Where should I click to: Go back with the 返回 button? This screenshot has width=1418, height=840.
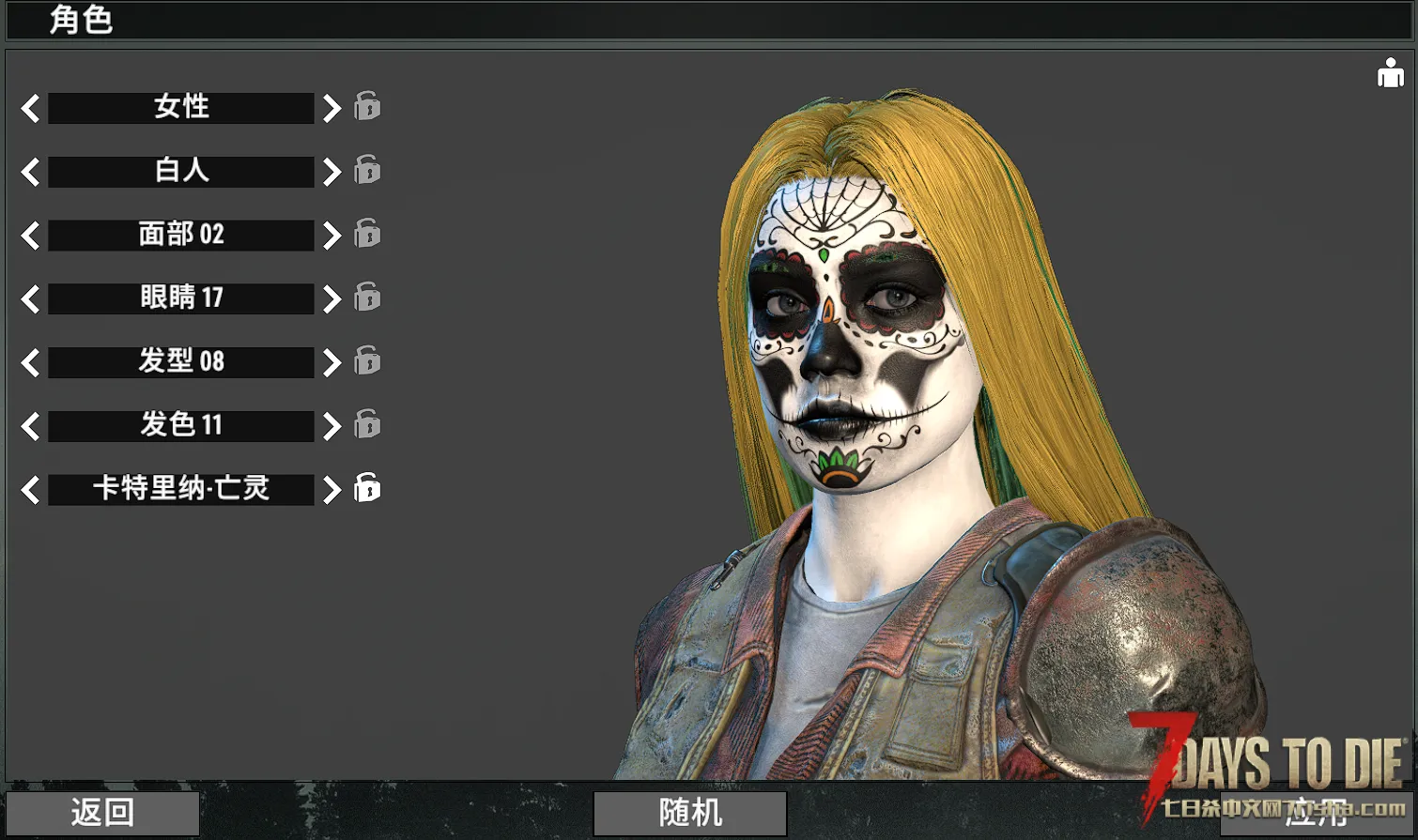[102, 813]
